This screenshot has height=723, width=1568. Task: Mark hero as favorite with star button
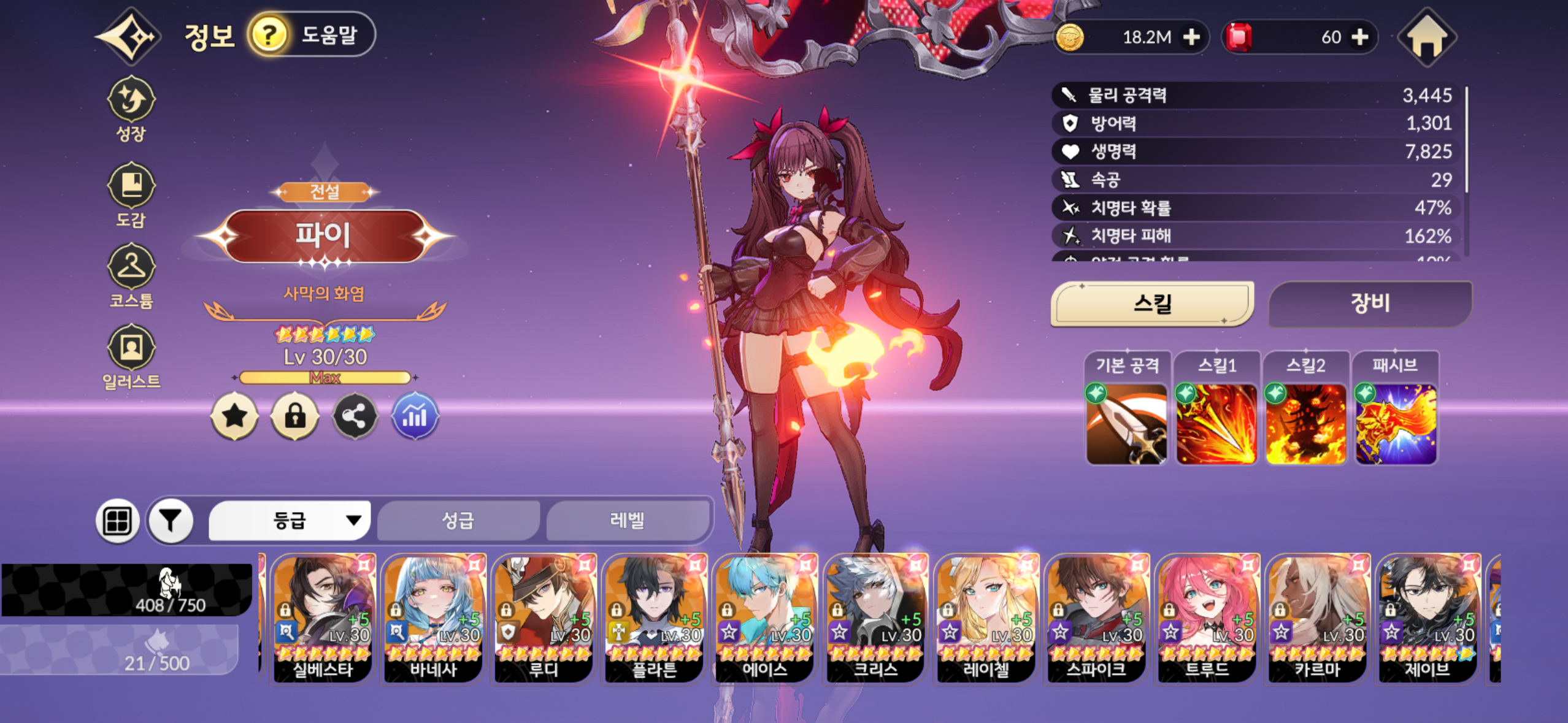[234, 416]
